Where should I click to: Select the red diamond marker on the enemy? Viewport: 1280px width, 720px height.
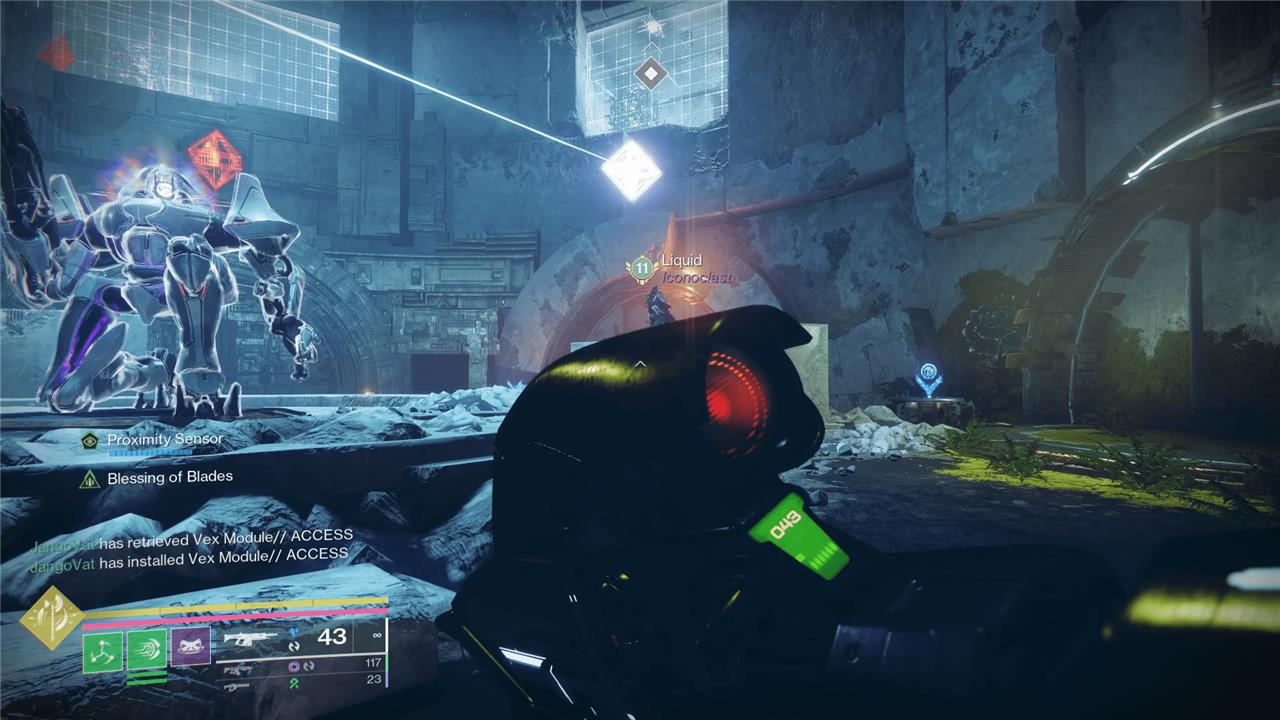tap(215, 159)
